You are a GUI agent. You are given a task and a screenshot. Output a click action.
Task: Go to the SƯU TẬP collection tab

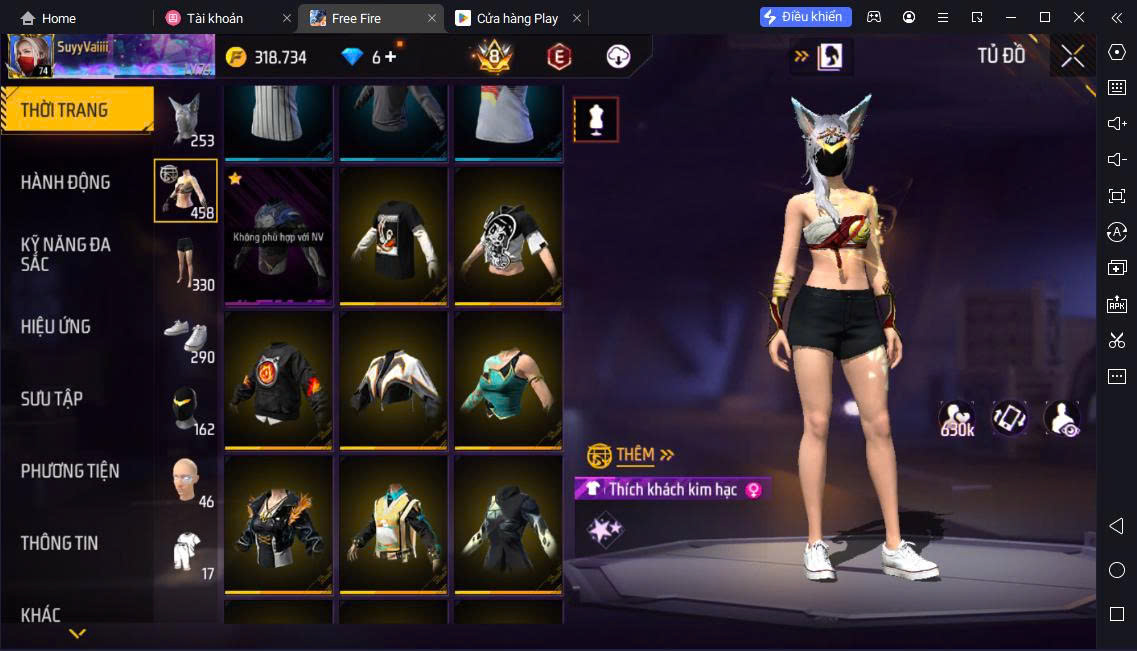coord(52,398)
